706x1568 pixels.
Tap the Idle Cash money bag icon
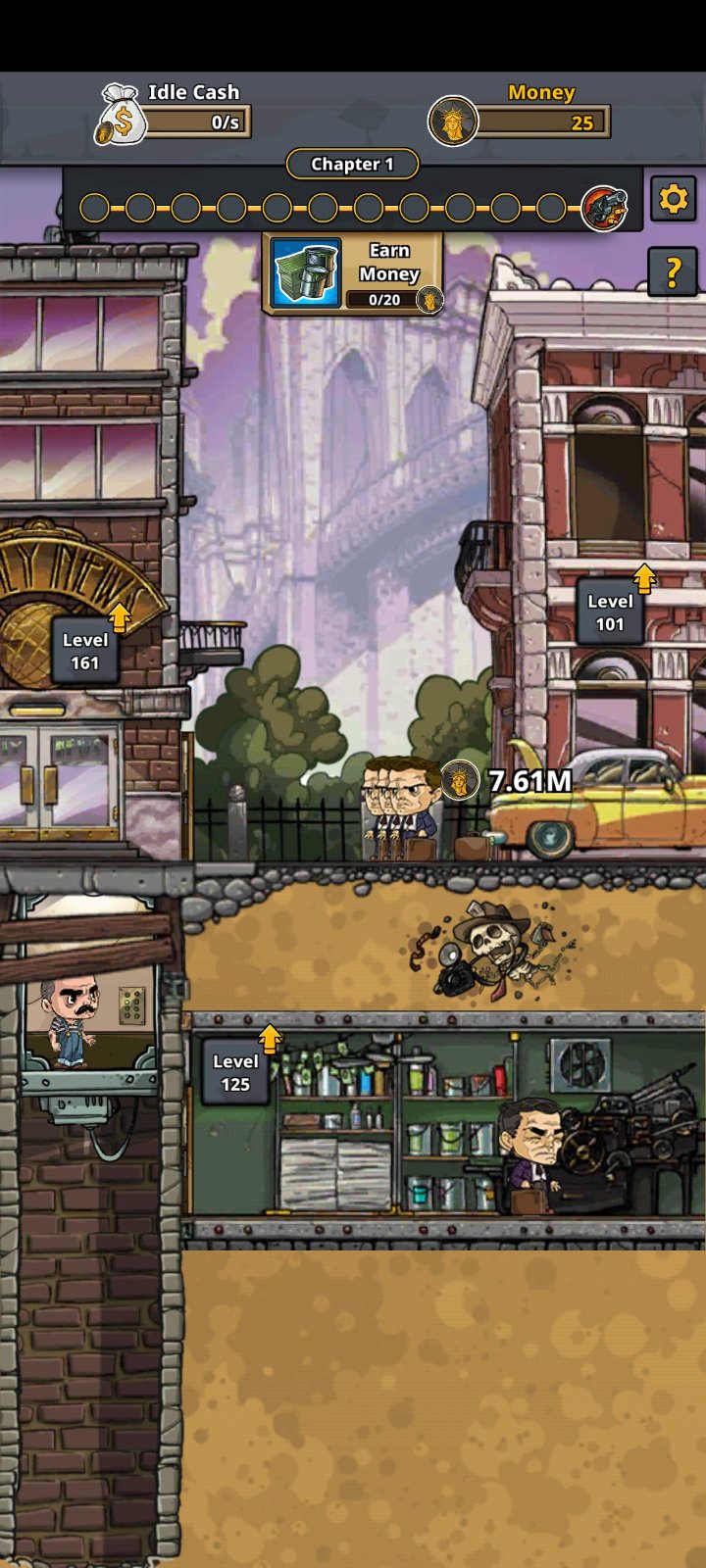click(x=121, y=115)
